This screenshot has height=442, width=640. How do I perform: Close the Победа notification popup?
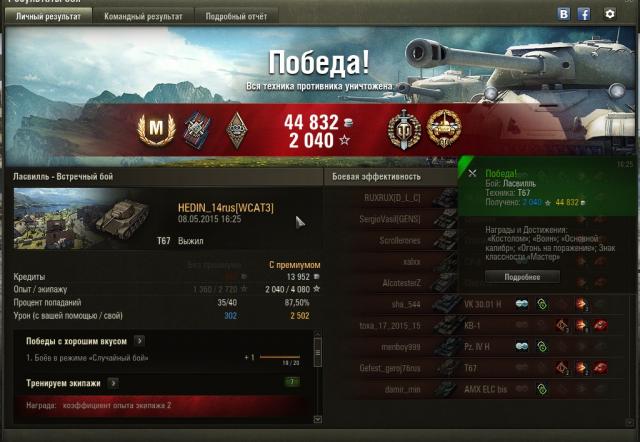tap(472, 173)
